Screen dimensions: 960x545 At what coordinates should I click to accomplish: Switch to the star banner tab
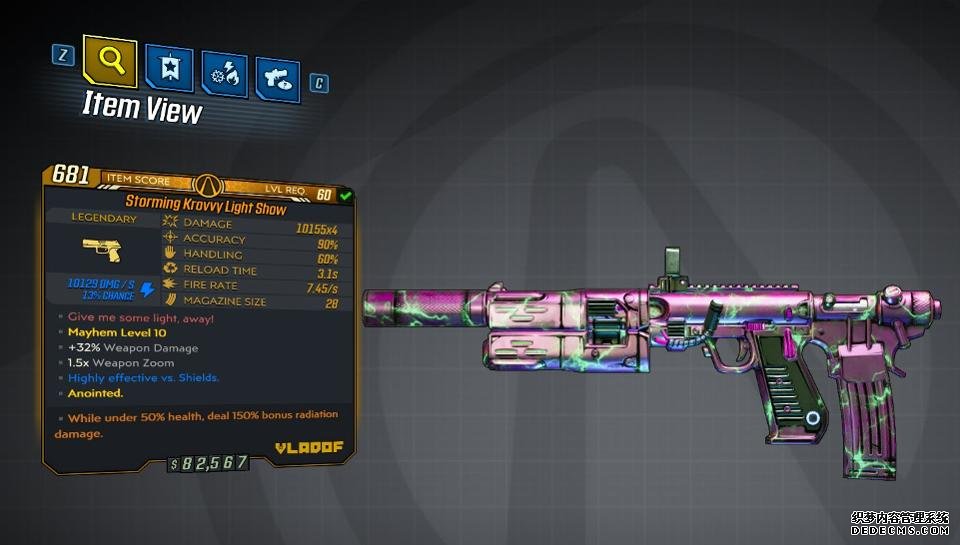[x=170, y=69]
